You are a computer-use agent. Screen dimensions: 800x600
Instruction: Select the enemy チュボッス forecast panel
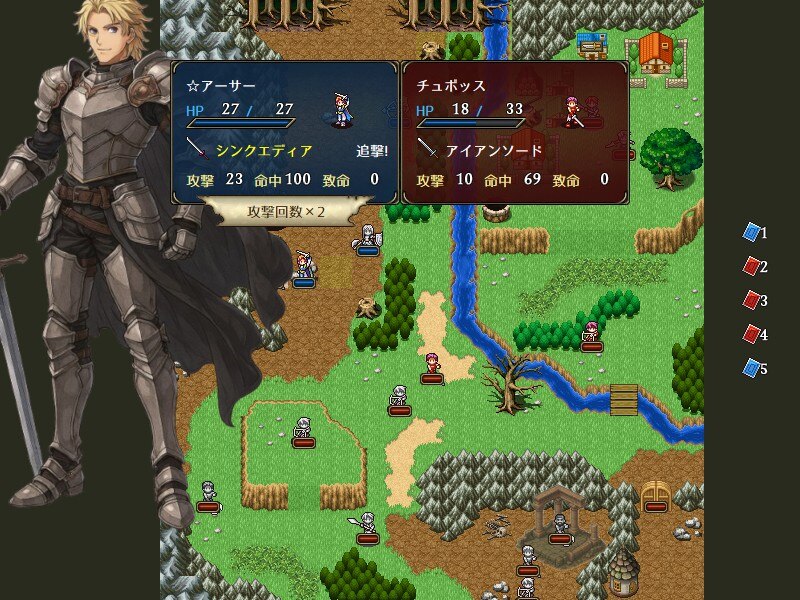tap(515, 132)
